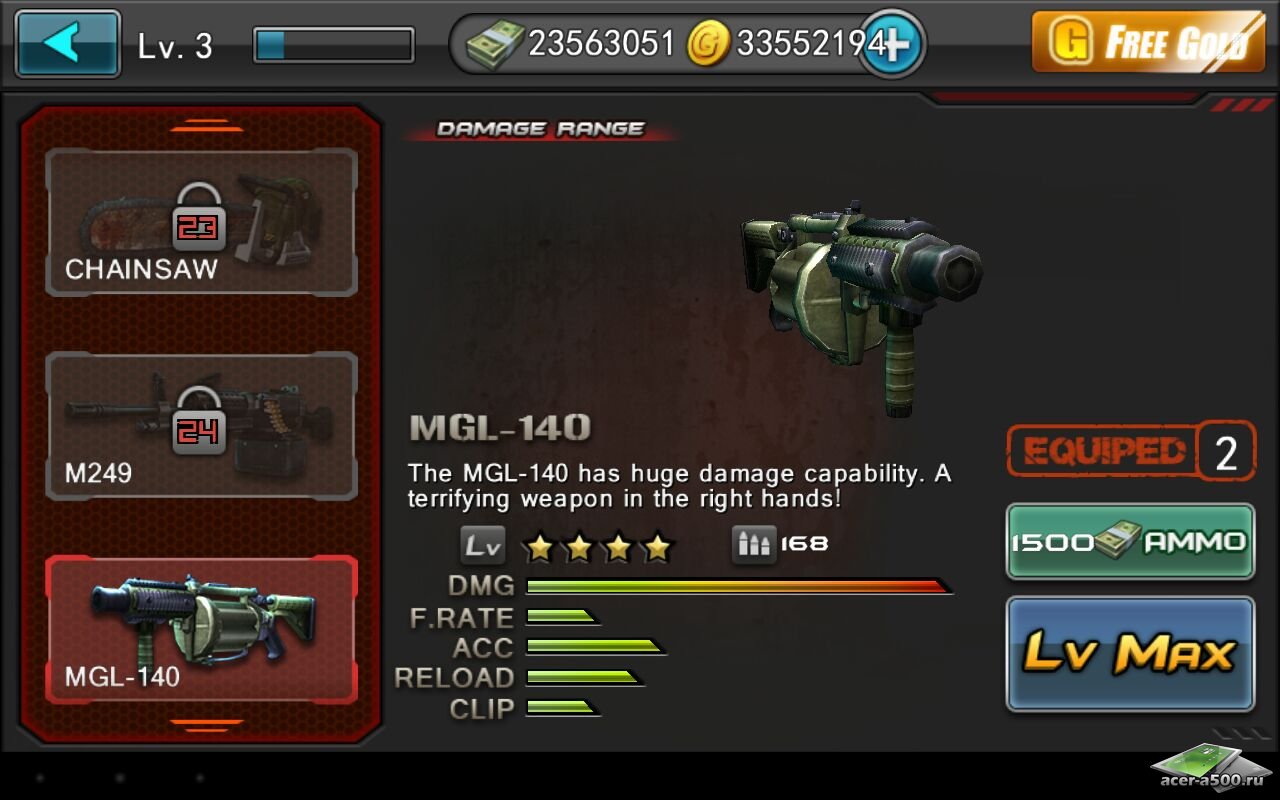Buy ammo for 1500 cash
Image resolution: width=1280 pixels, height=800 pixels.
[x=1130, y=541]
